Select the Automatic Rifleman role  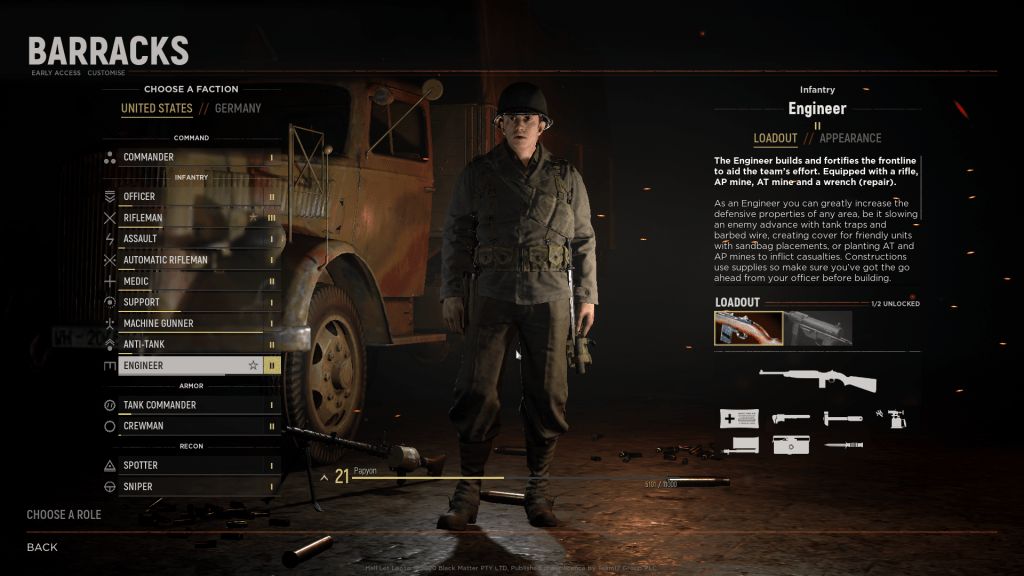click(190, 260)
